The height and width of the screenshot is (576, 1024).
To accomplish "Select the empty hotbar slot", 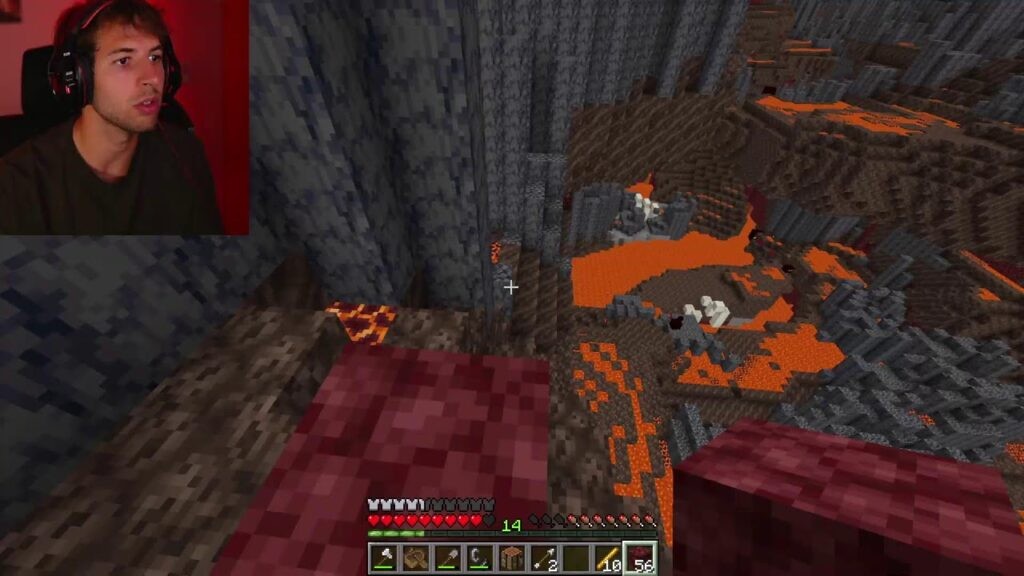I will 576,558.
